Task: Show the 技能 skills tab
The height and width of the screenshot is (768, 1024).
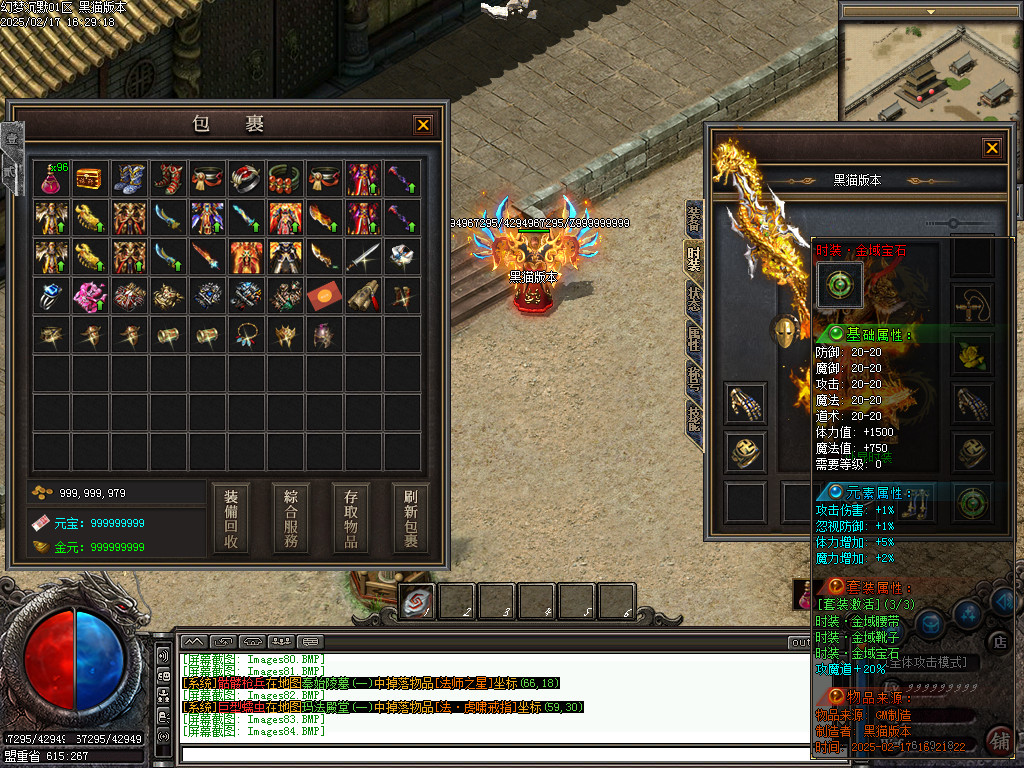Action: point(694,416)
